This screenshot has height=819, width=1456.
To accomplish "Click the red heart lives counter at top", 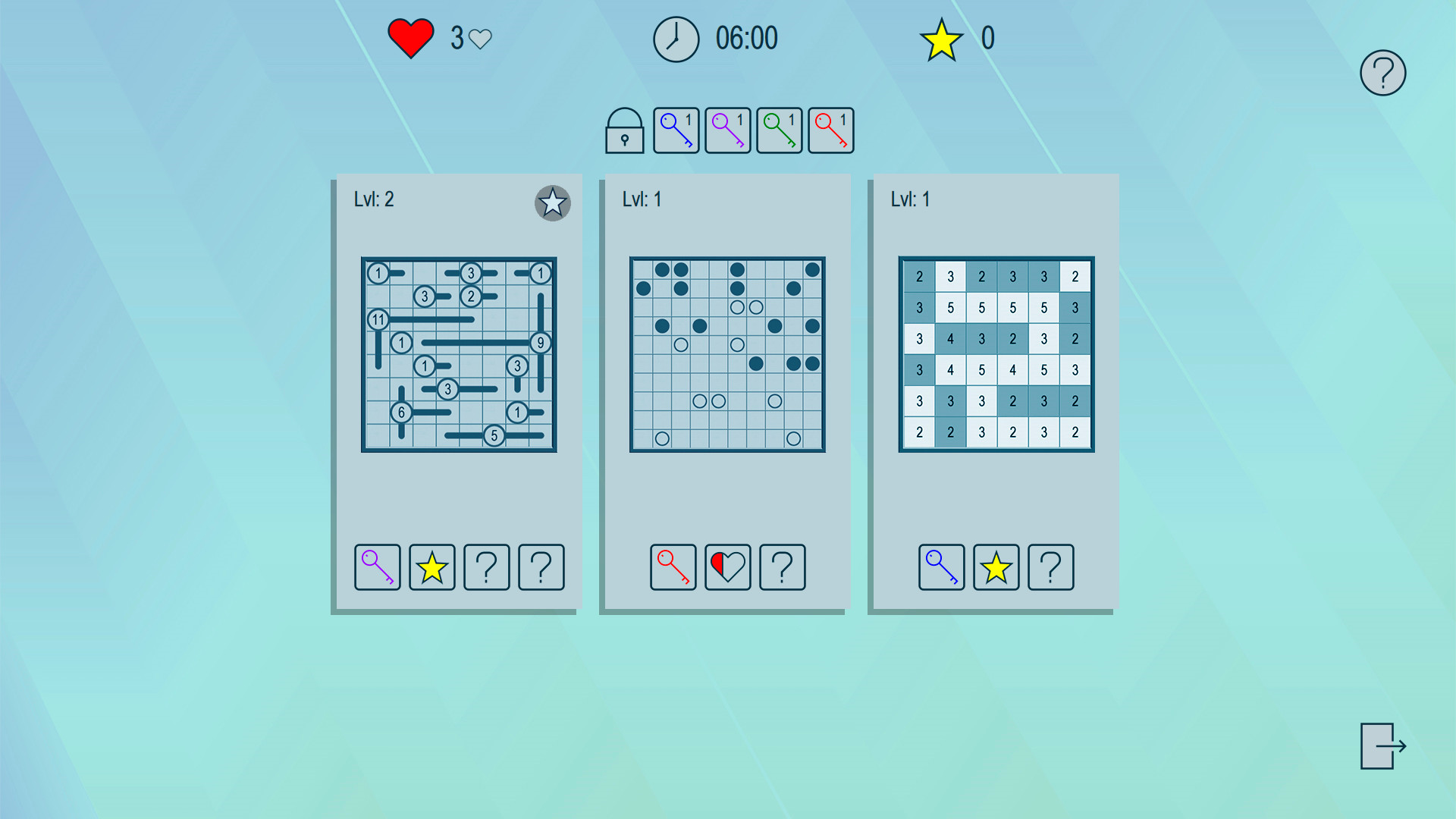I will coord(409,36).
